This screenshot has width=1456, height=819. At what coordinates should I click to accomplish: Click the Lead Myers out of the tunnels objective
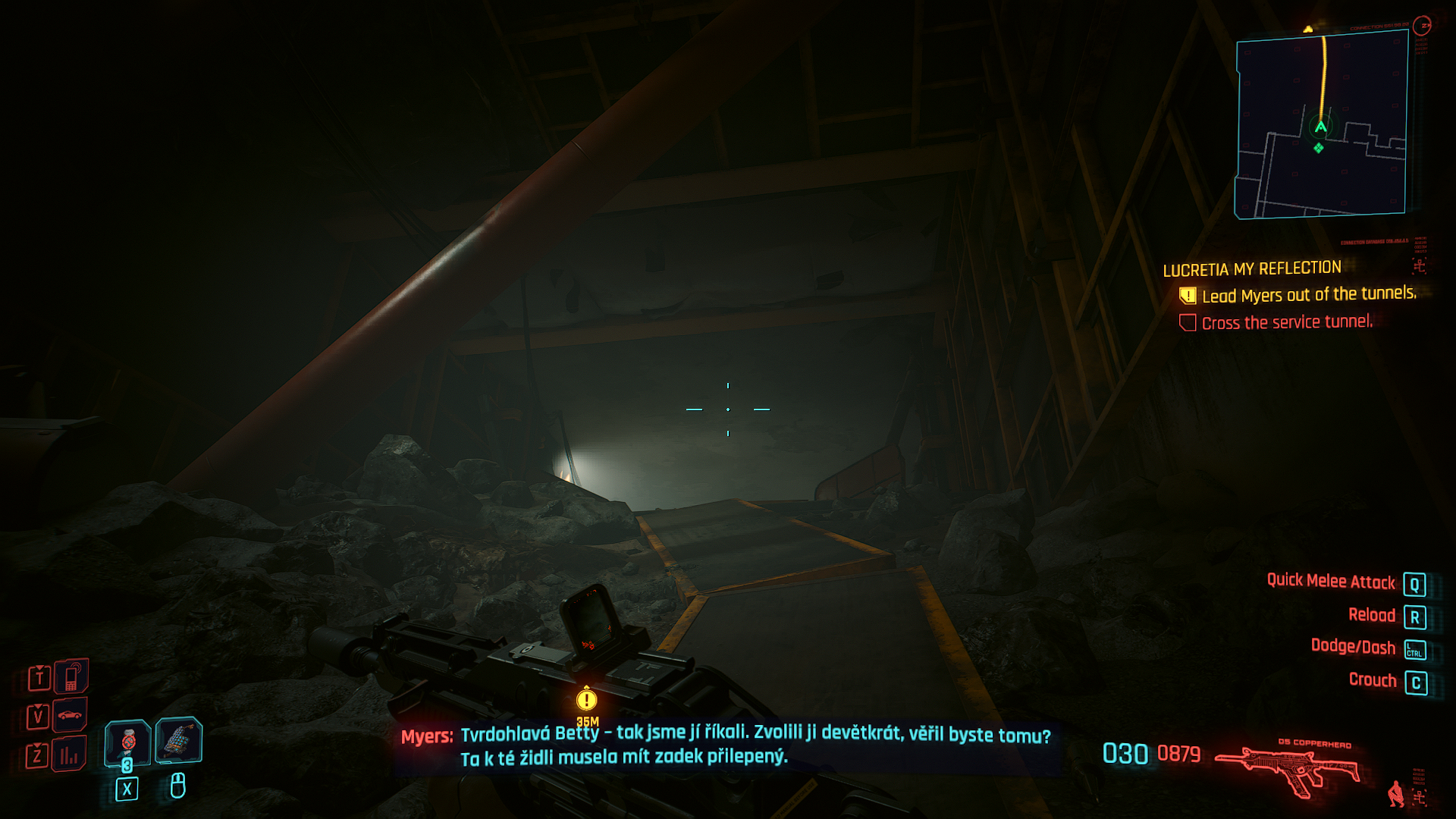(x=1308, y=295)
